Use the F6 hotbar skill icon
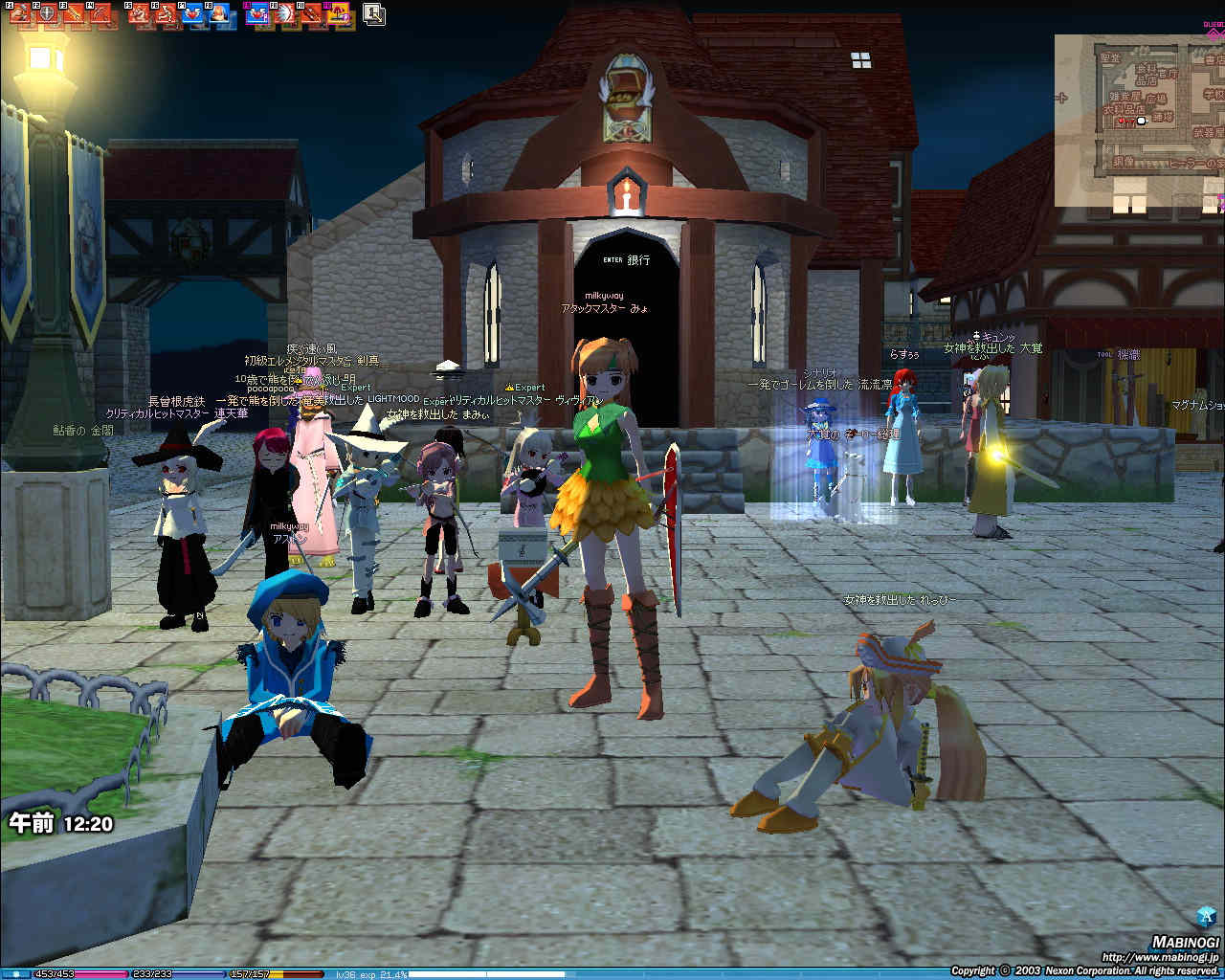The height and width of the screenshot is (980, 1225). 166,14
